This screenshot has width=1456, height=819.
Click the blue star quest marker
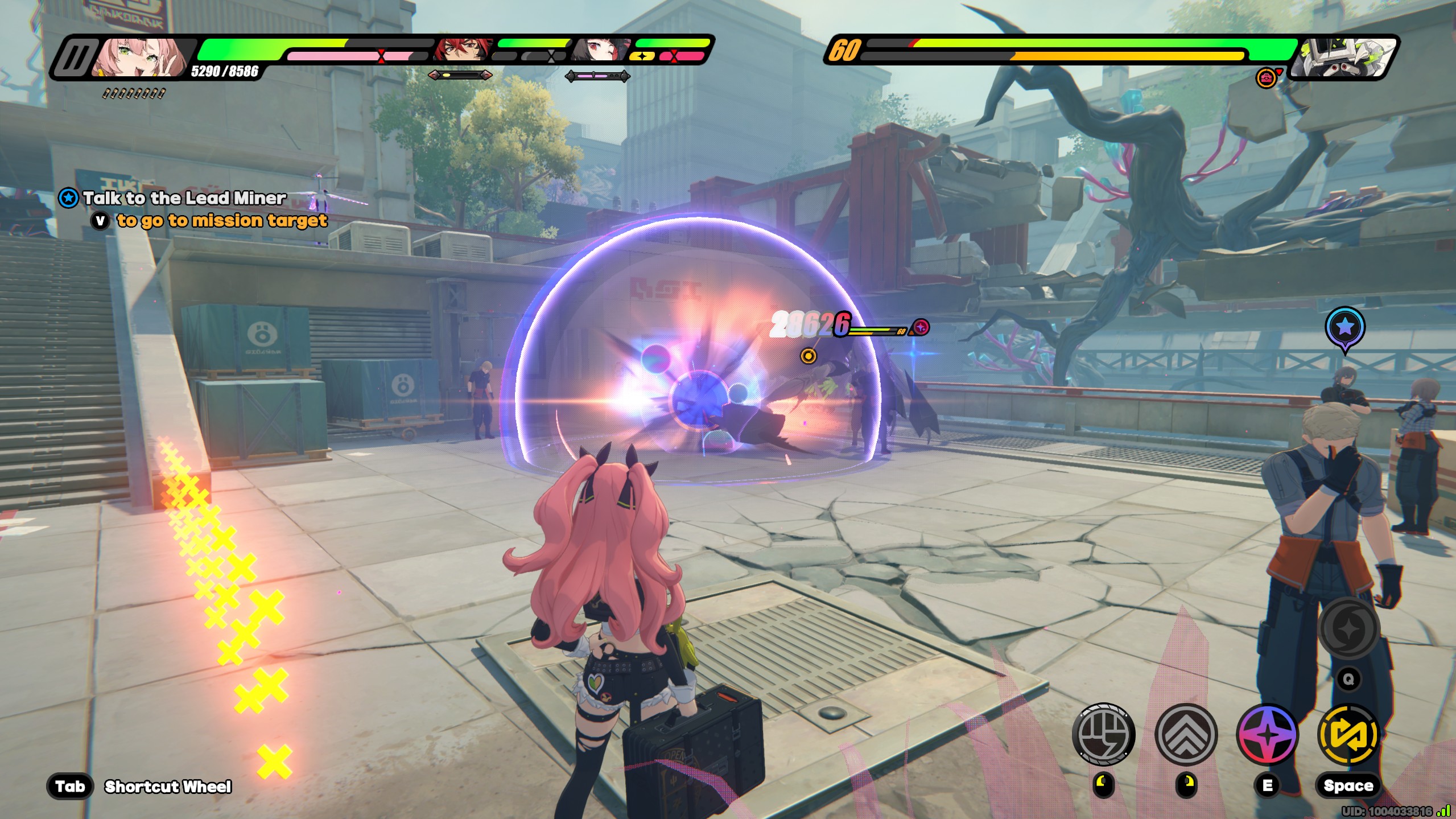pos(1344,327)
